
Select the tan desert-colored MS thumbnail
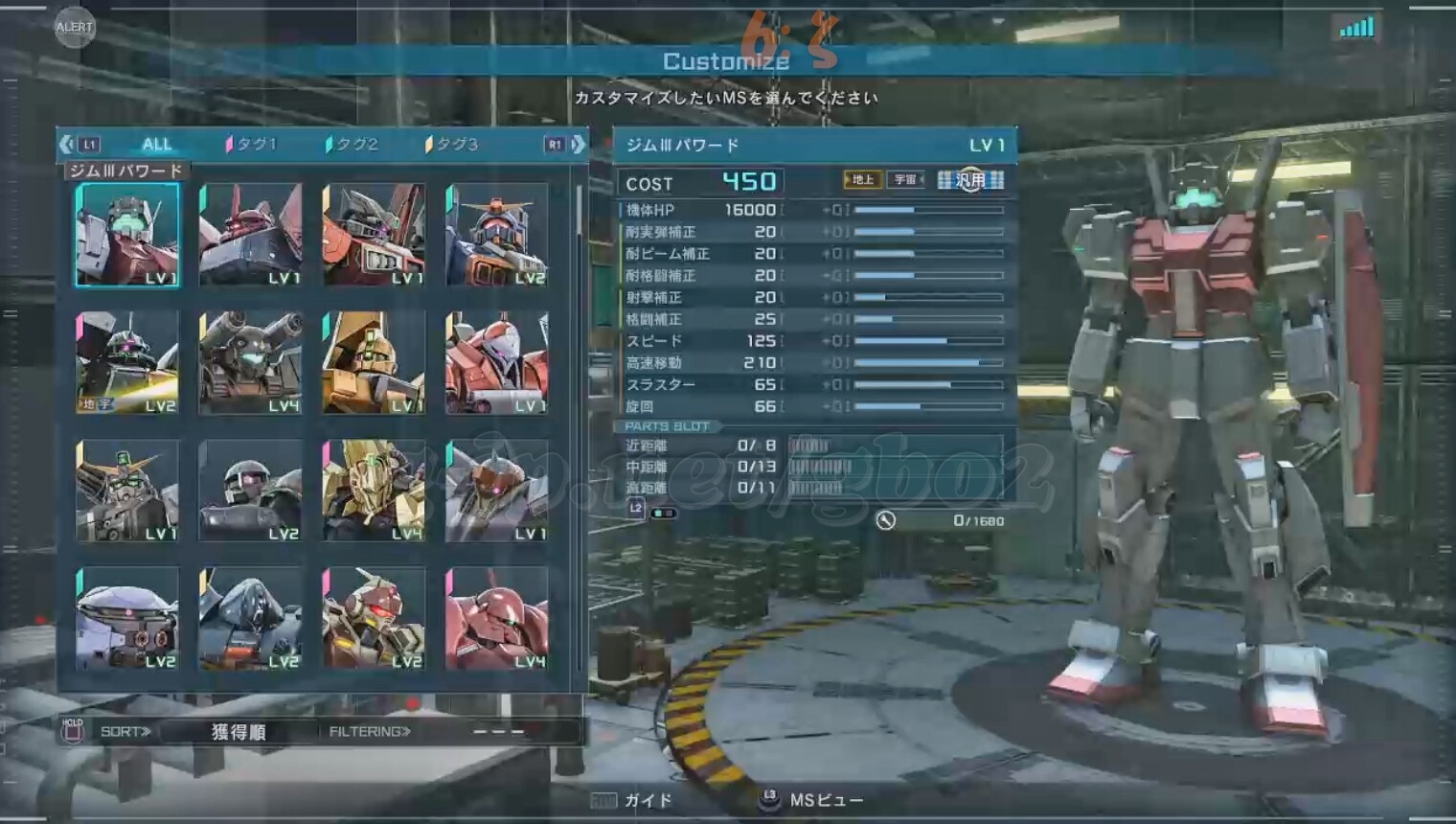(374, 363)
